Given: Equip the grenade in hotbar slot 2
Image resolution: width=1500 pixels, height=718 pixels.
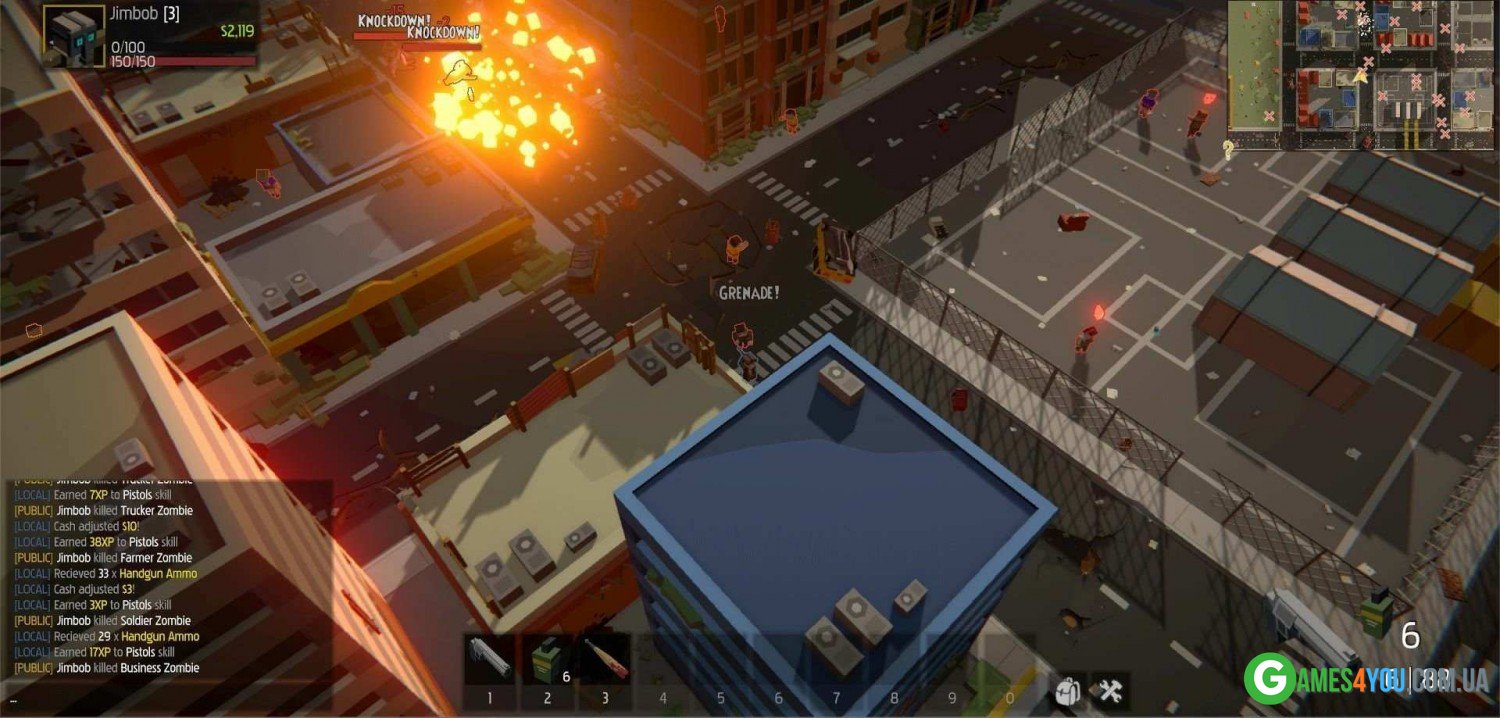Looking at the screenshot, I should click(548, 659).
